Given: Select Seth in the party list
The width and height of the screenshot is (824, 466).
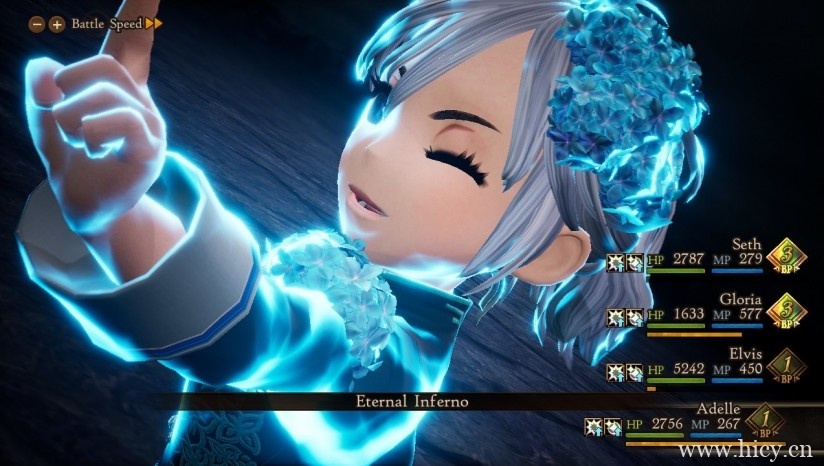Looking at the screenshot, I should (746, 245).
